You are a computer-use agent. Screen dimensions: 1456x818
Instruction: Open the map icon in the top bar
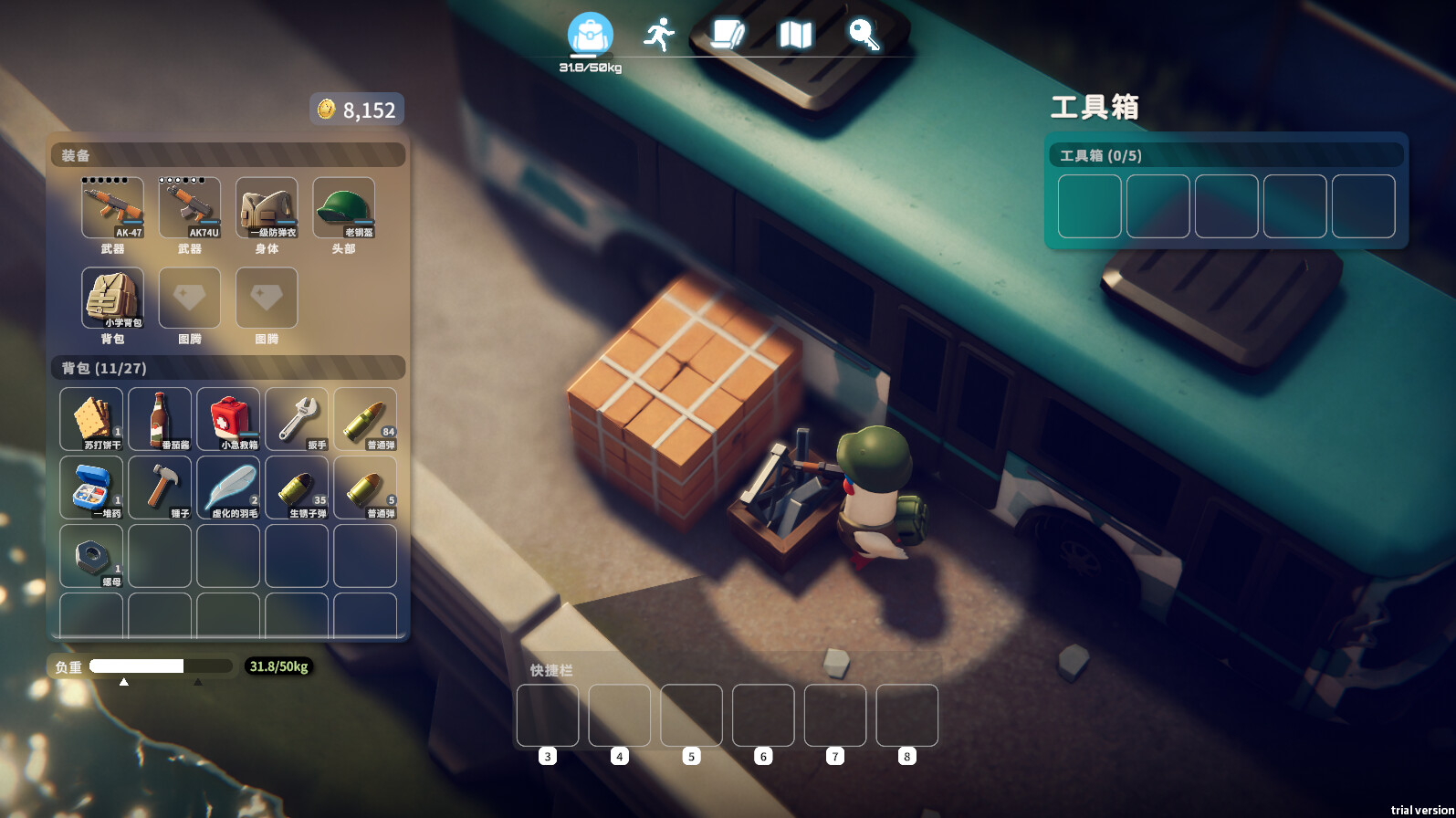[x=794, y=34]
